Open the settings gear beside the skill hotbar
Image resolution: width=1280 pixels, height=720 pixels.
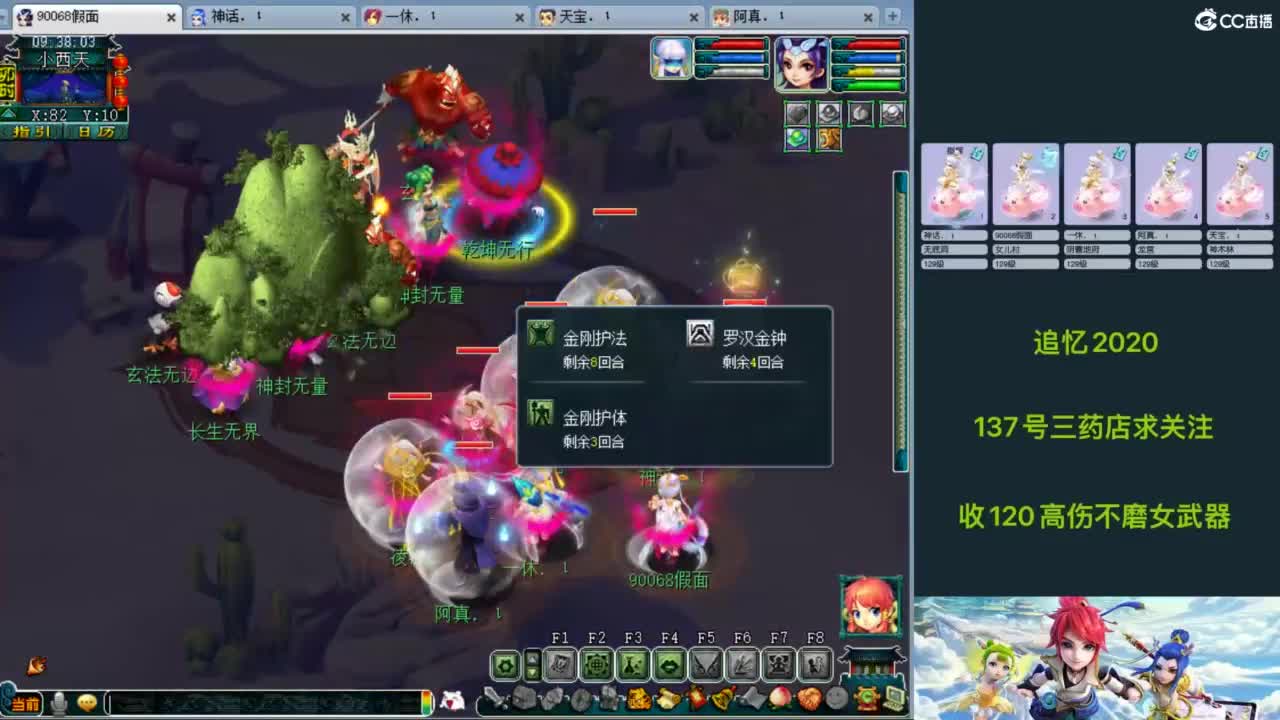[x=505, y=665]
